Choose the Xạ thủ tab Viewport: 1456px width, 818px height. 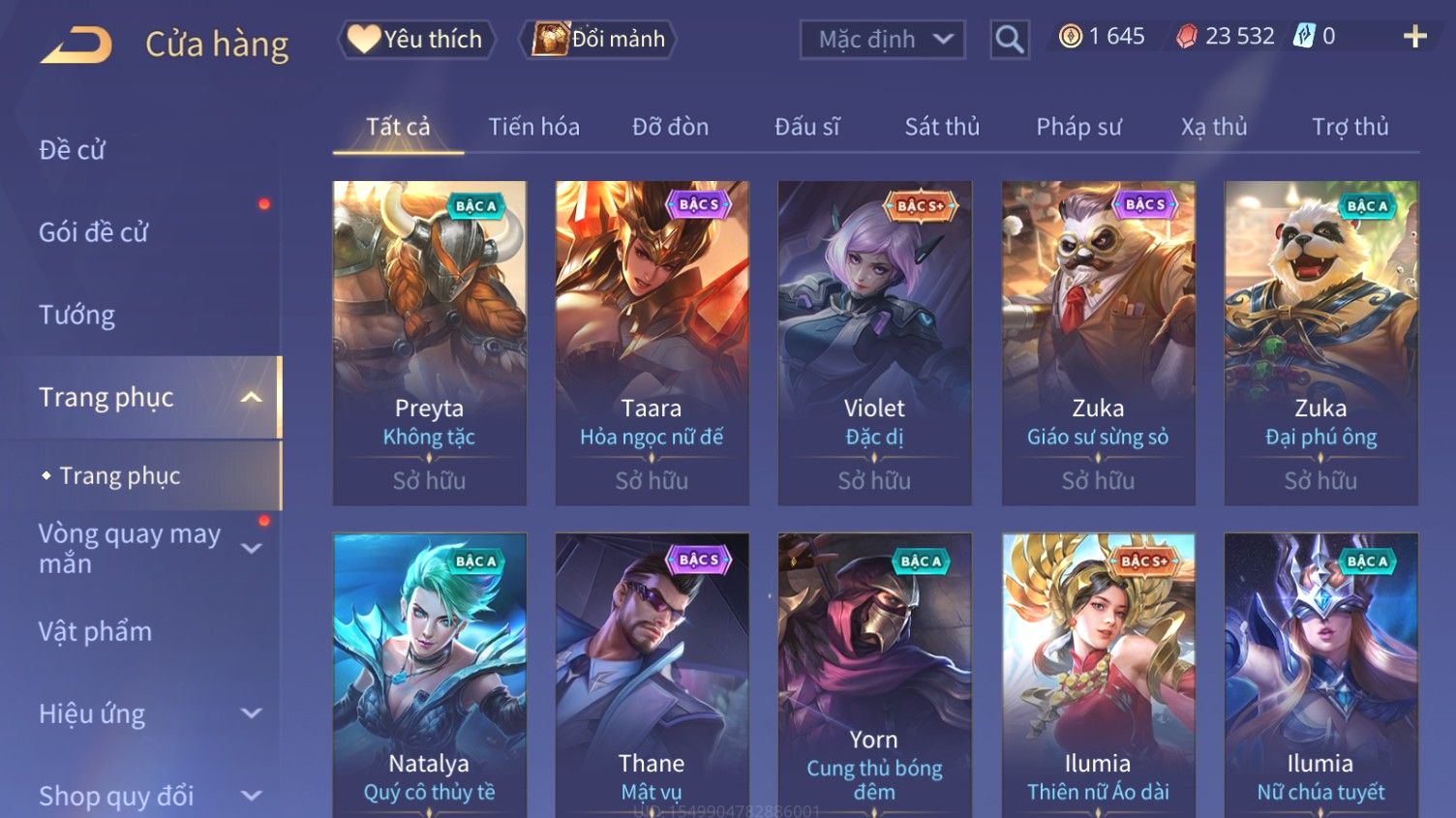[x=1214, y=127]
